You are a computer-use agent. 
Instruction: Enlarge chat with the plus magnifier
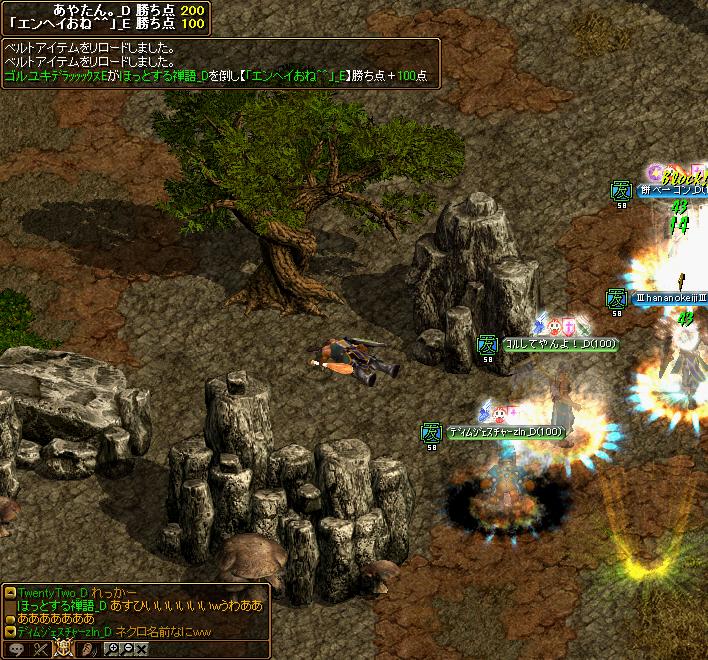pyautogui.click(x=112, y=649)
